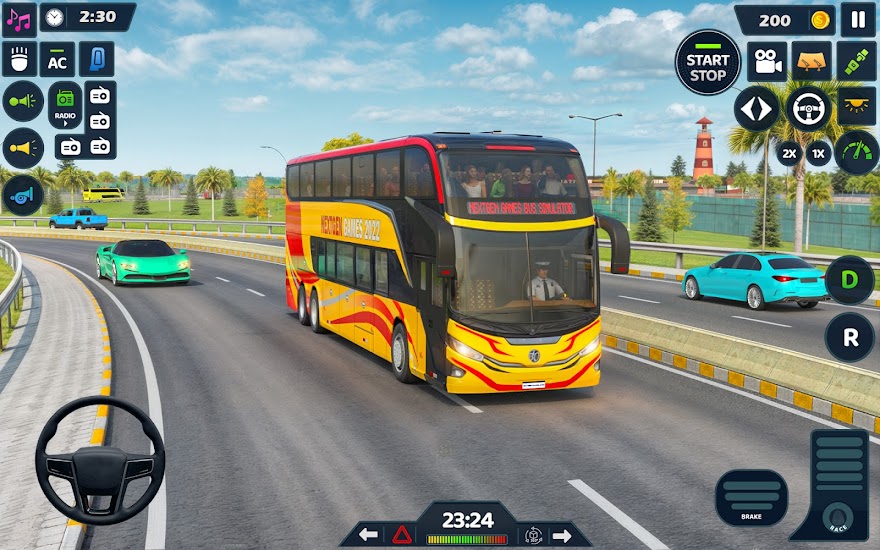Step on the race accelerator pedal
This screenshot has width=880, height=550.
point(833,485)
